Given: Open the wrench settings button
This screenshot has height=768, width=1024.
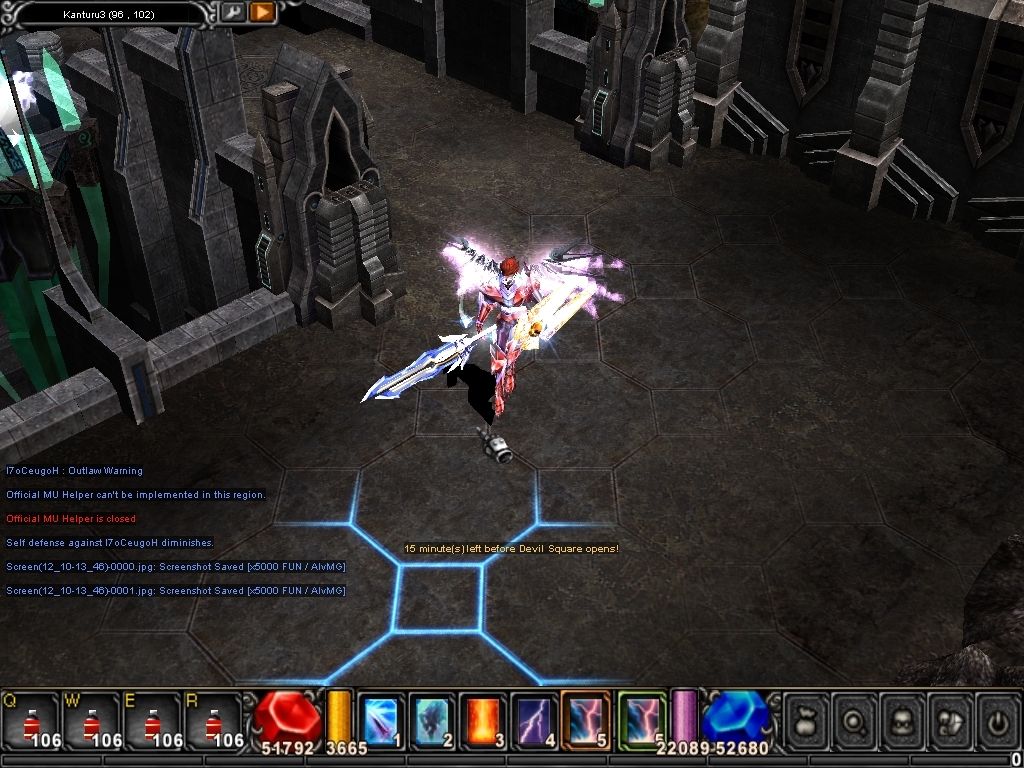Looking at the screenshot, I should (232, 12).
